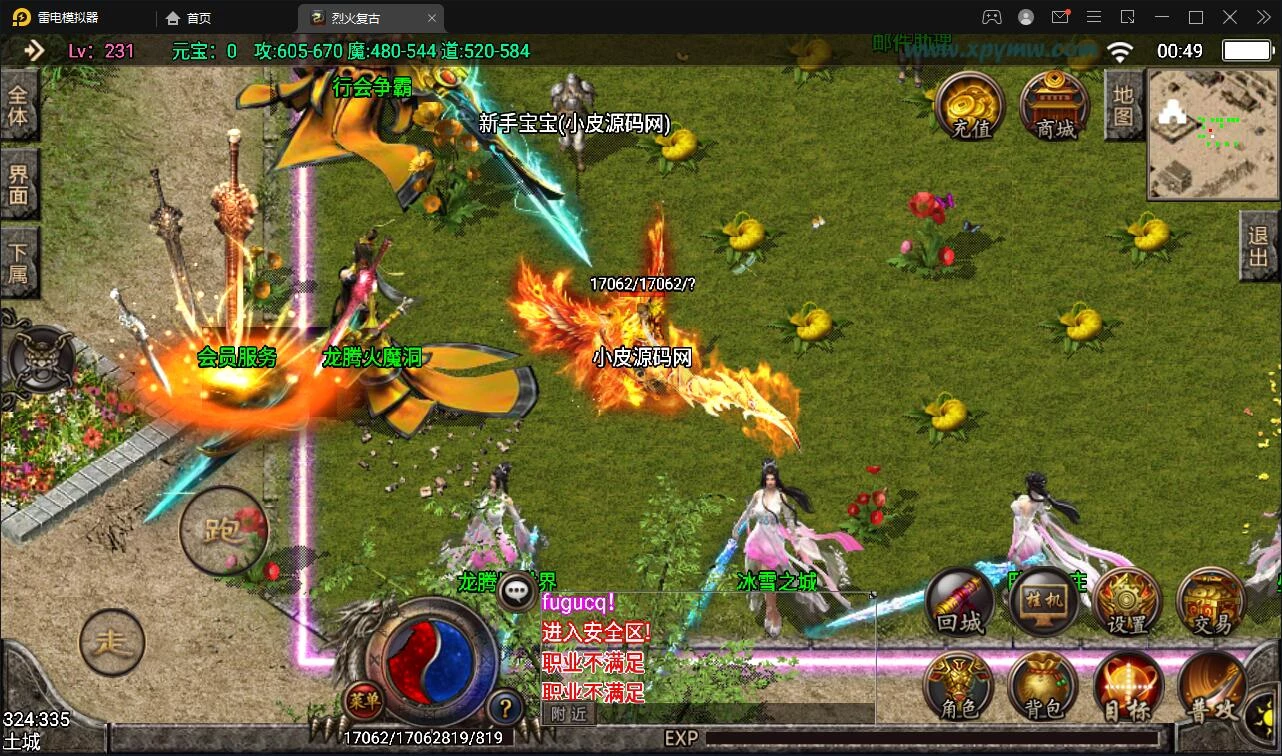The height and width of the screenshot is (756, 1282).
Task: Open the chat speech bubble icon
Action: click(517, 592)
